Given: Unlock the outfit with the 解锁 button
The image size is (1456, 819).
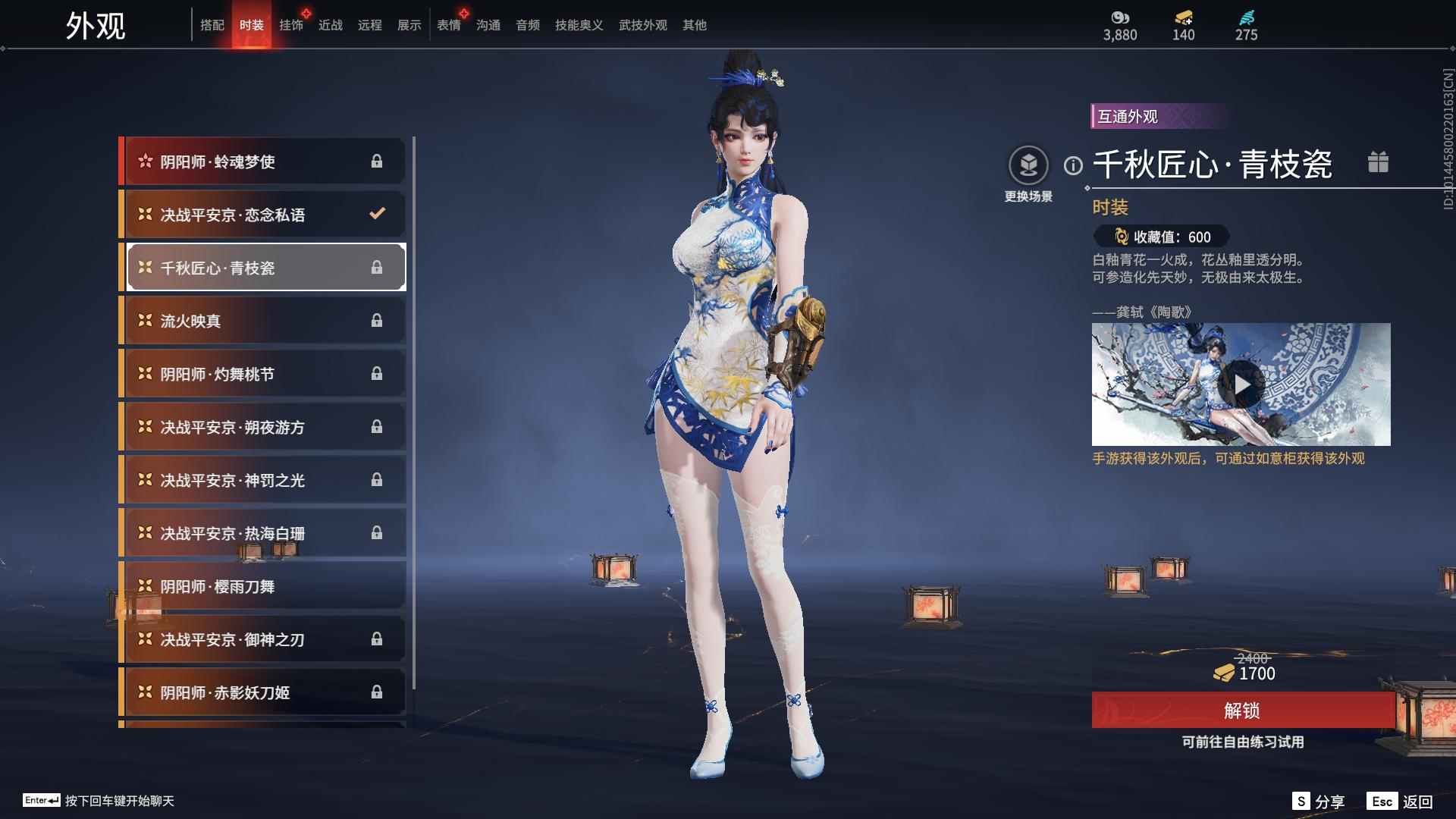Looking at the screenshot, I should point(1242,711).
